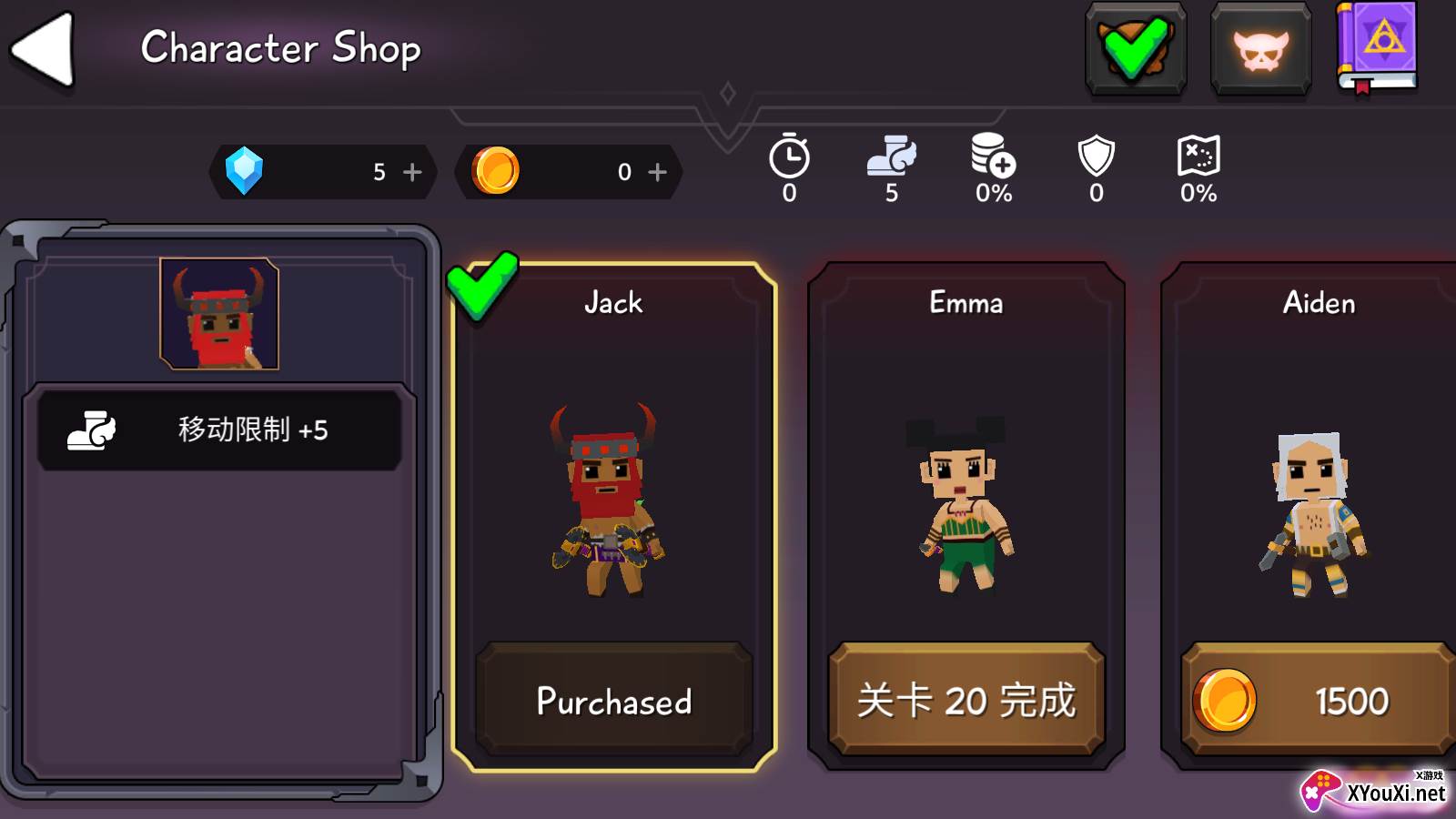Click Jack's Purchased button

click(x=614, y=701)
